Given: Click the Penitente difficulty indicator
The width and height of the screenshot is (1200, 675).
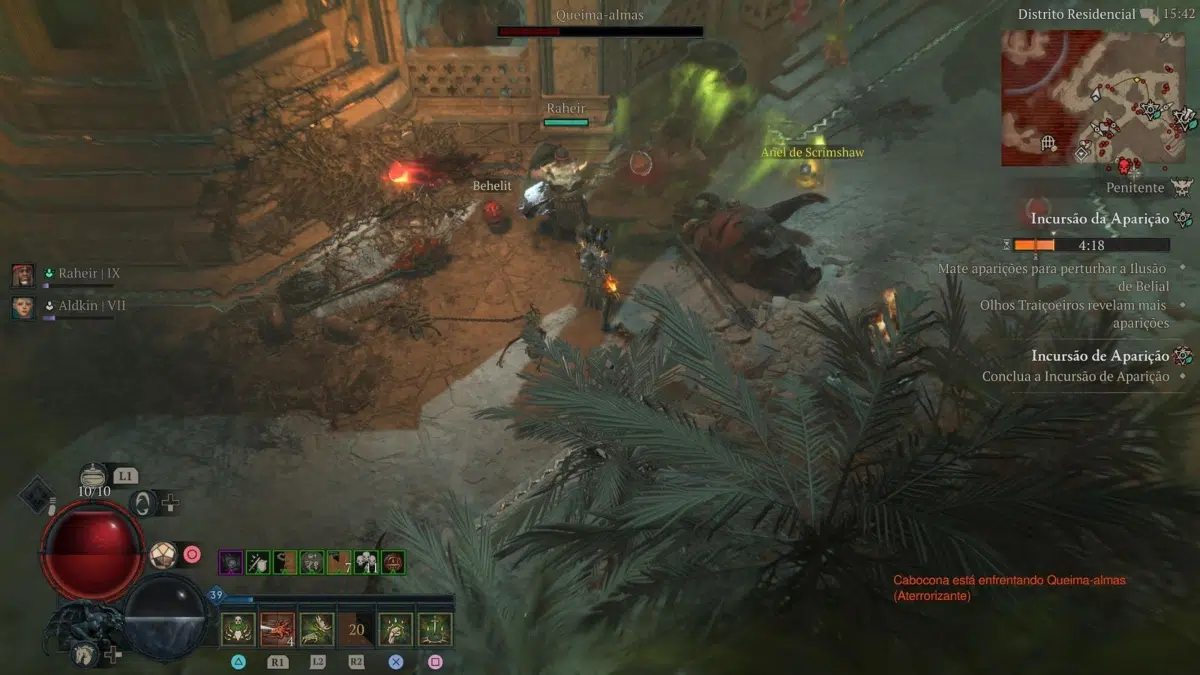Looking at the screenshot, I should (1135, 187).
